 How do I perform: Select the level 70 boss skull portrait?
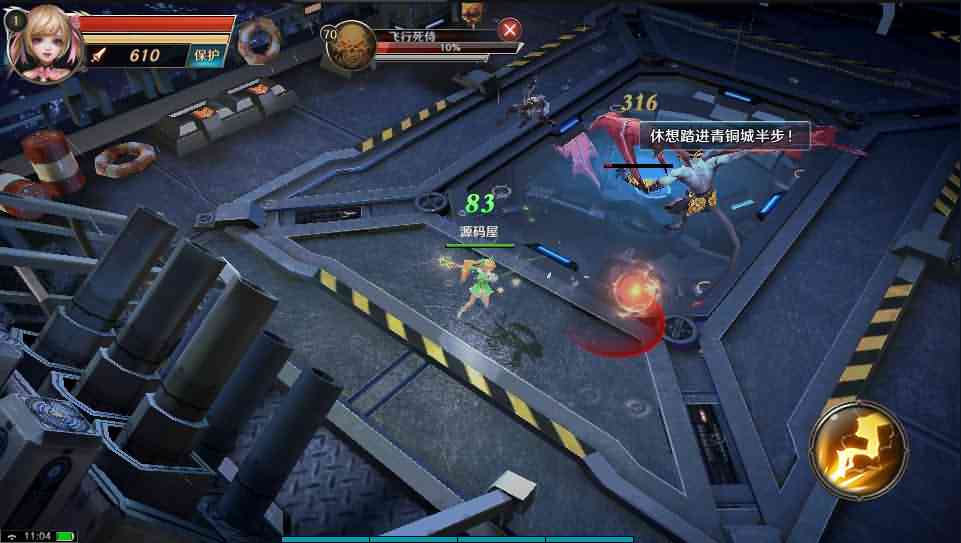(351, 46)
